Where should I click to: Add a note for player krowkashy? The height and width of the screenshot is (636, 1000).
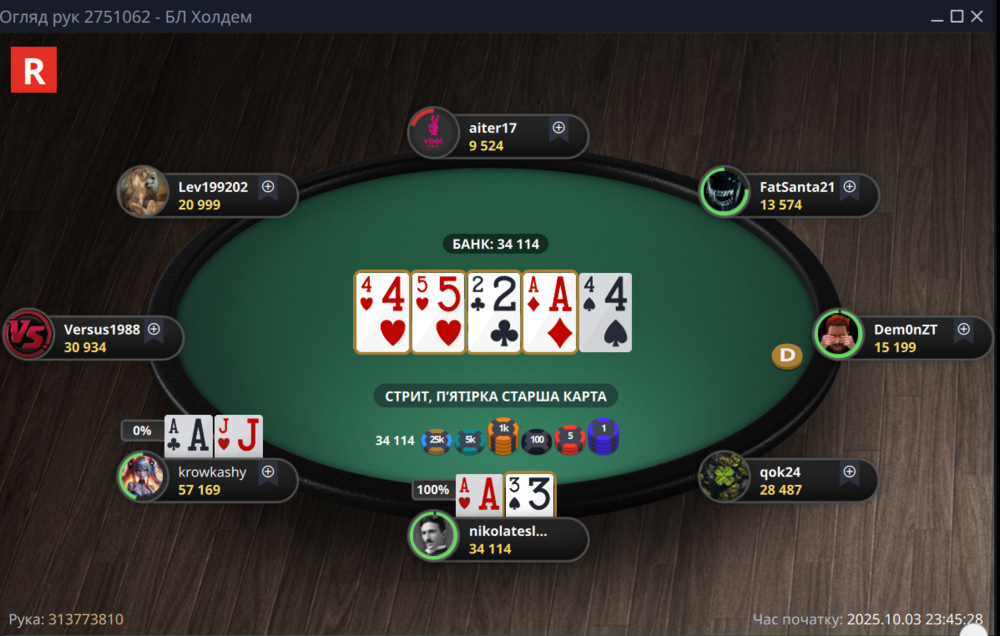tap(268, 471)
